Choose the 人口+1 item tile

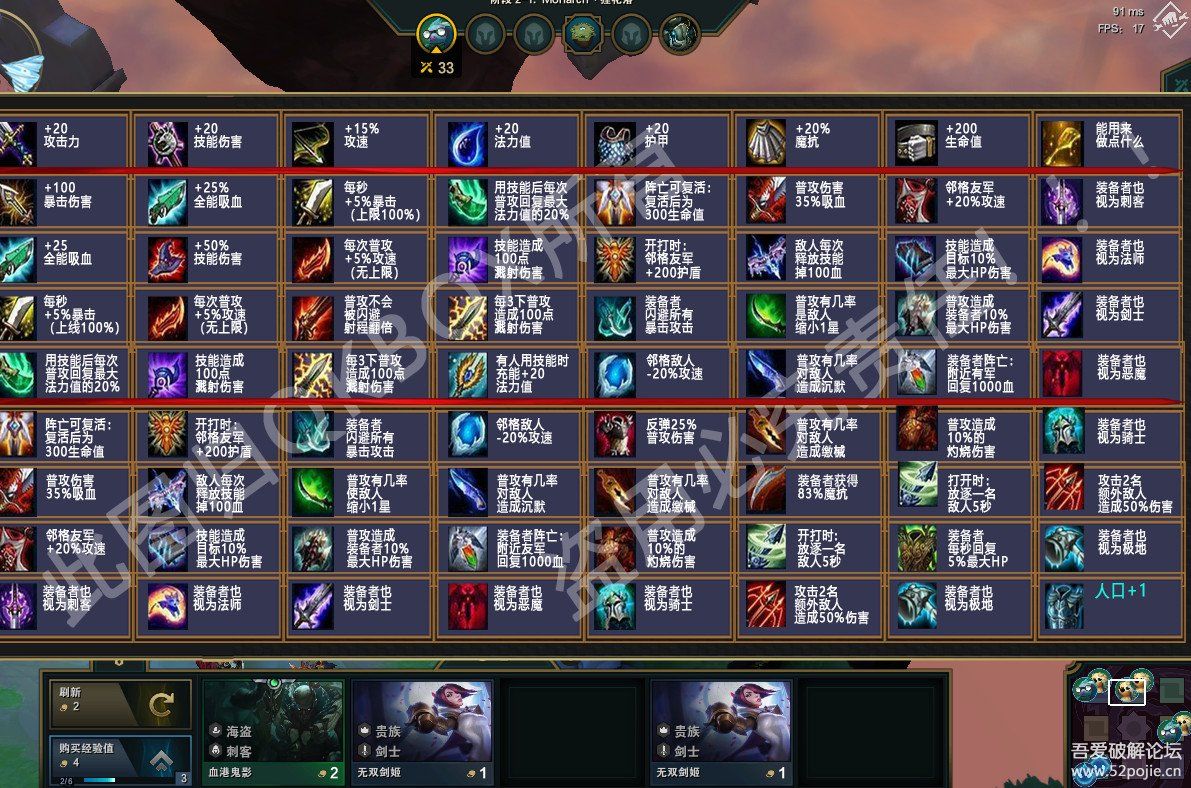pos(1107,605)
